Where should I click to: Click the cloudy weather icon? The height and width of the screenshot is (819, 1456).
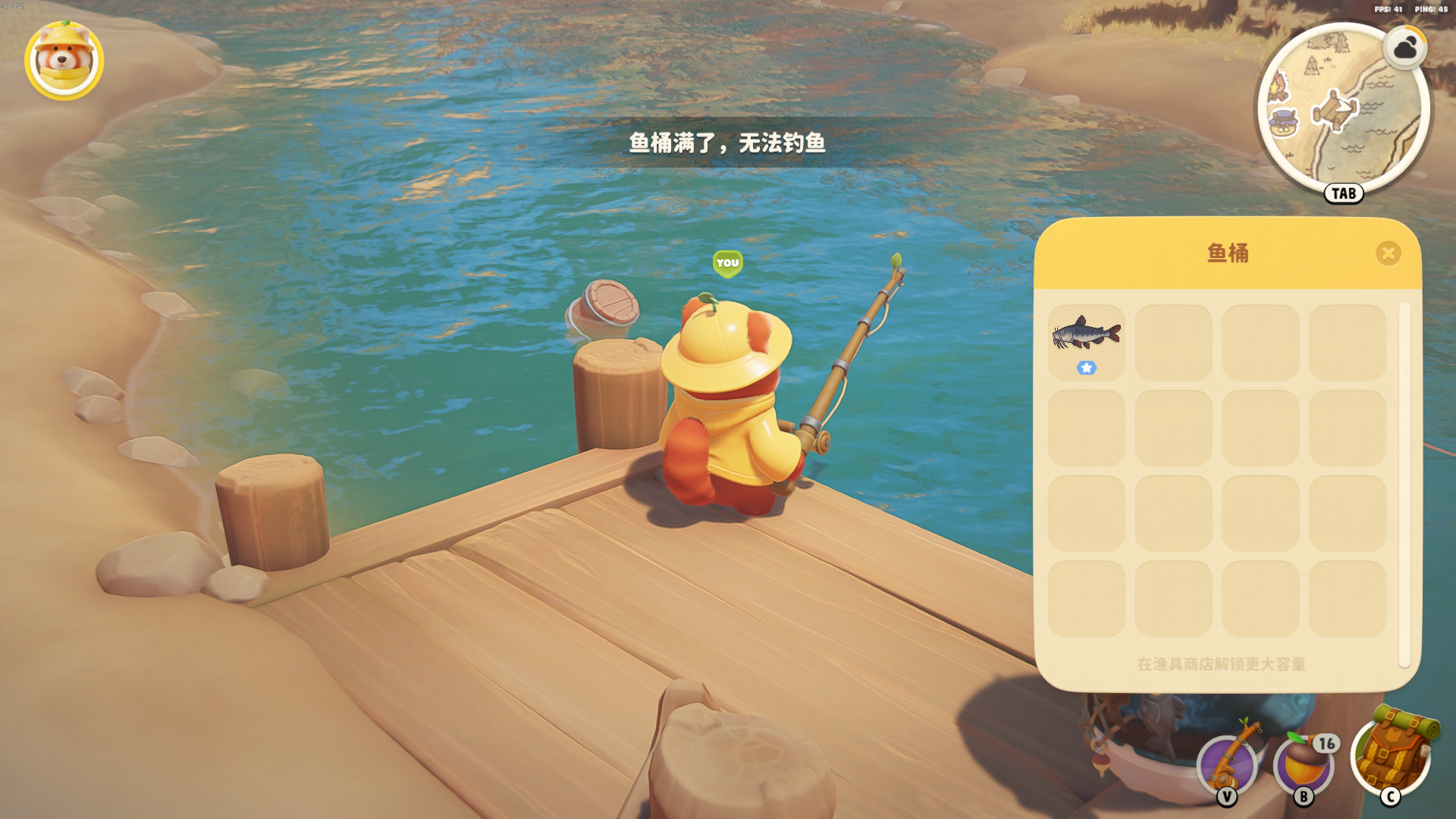(1405, 49)
